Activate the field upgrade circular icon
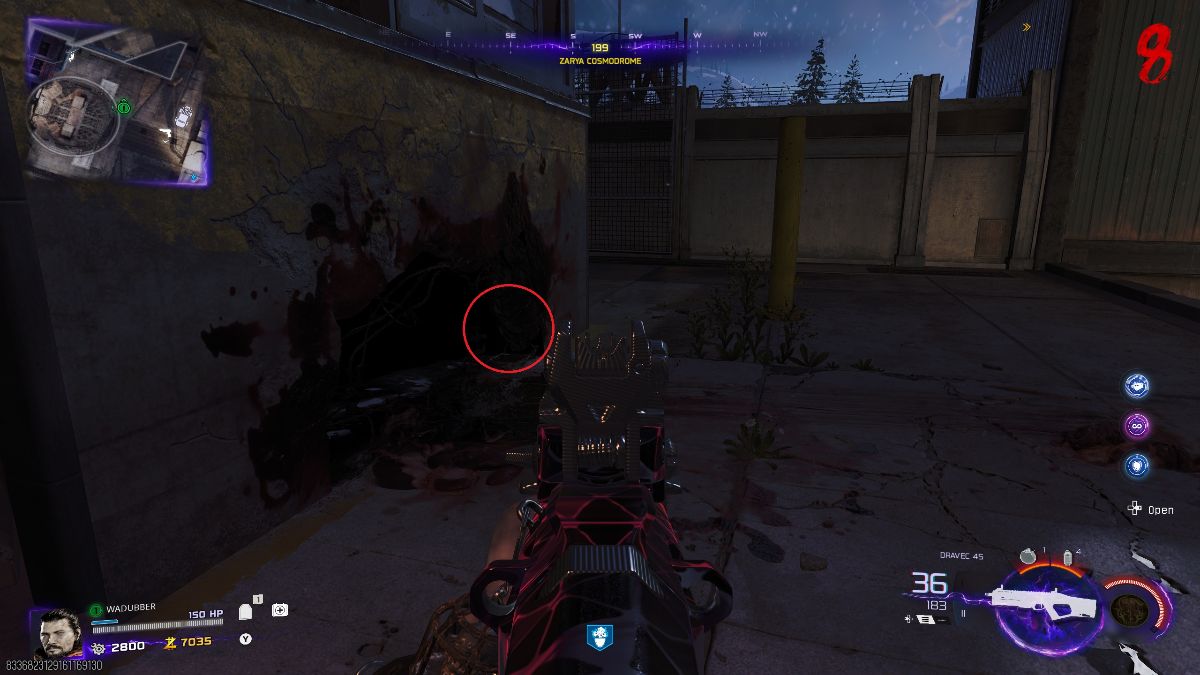This screenshot has width=1200, height=675. coord(1127,607)
